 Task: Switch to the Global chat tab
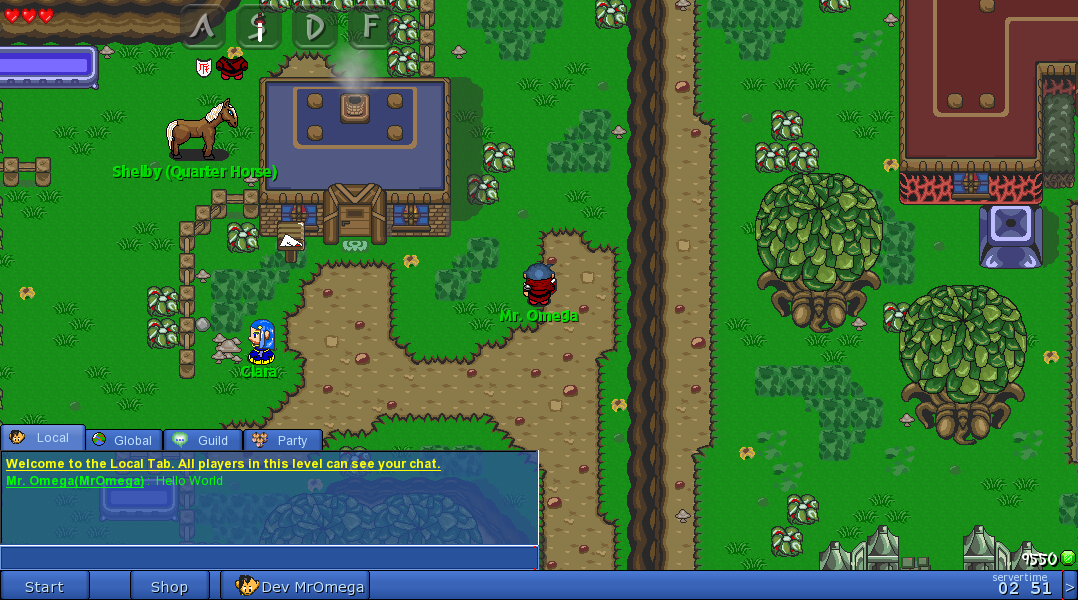(124, 440)
